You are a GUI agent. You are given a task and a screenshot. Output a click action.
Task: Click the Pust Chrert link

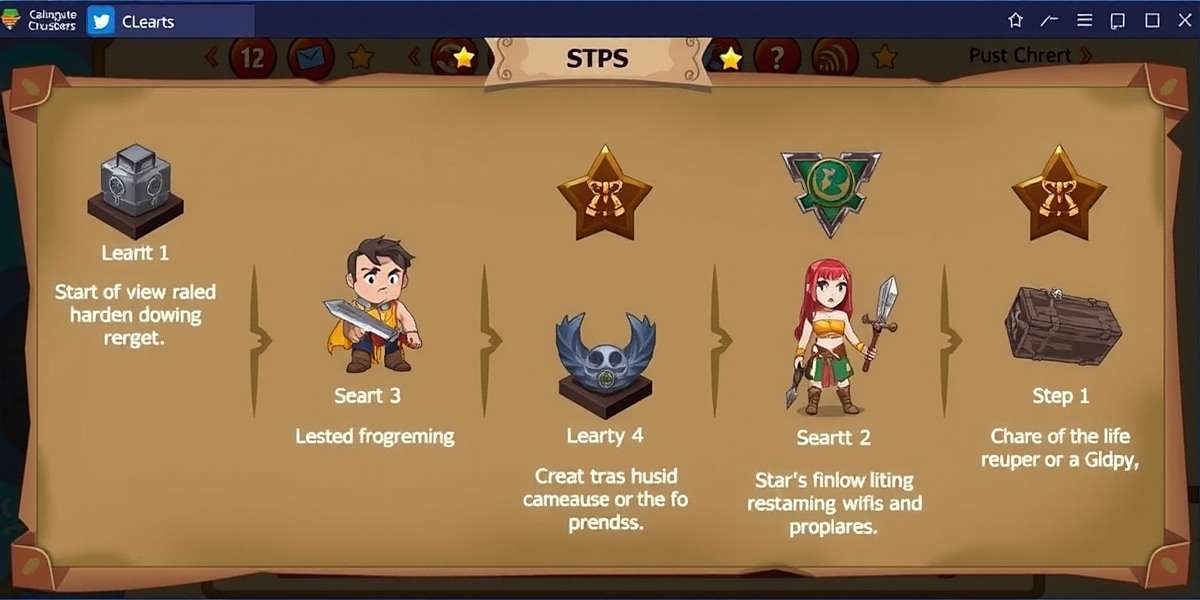[1030, 55]
